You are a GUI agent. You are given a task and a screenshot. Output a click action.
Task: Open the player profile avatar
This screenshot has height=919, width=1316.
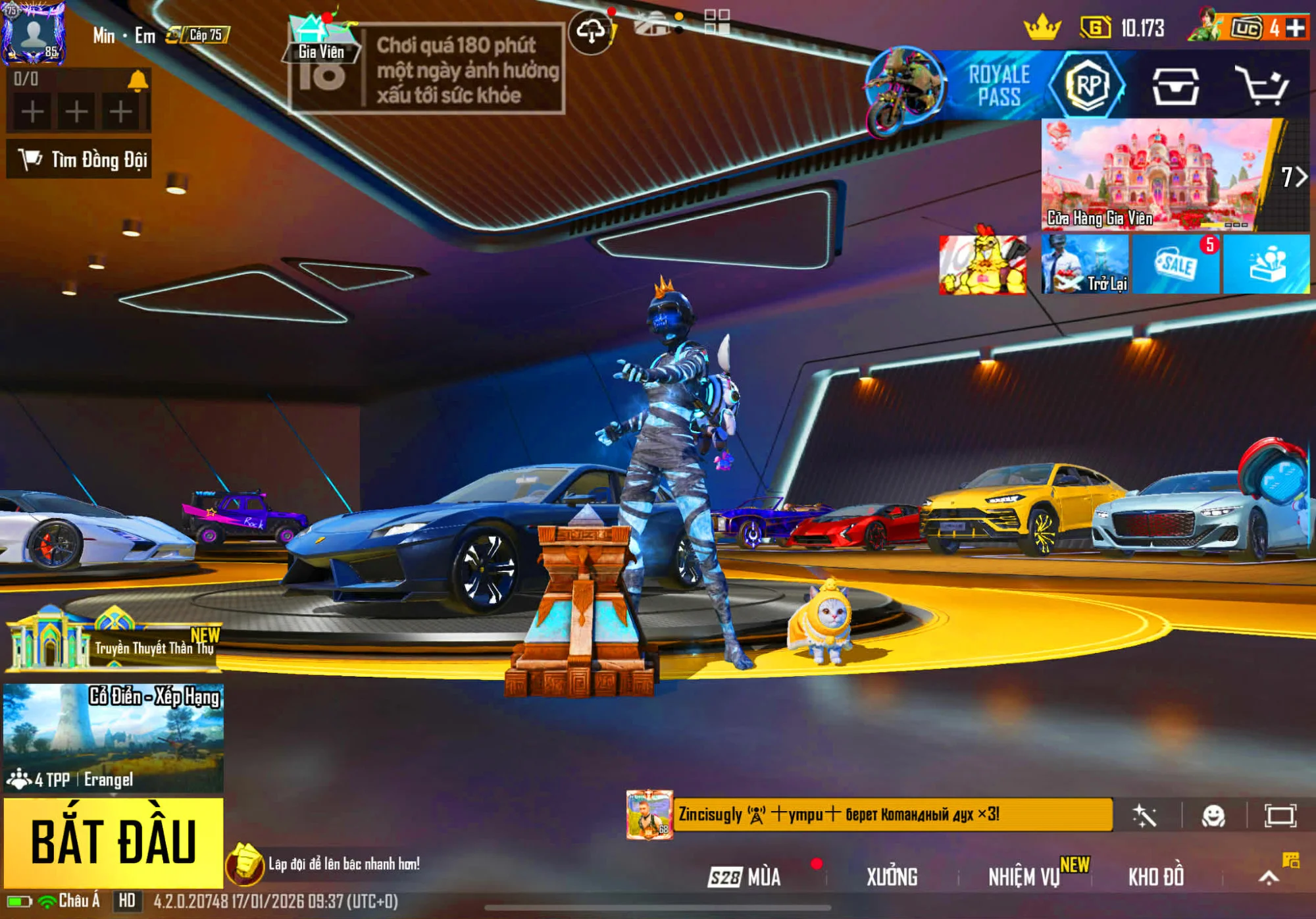point(34,33)
